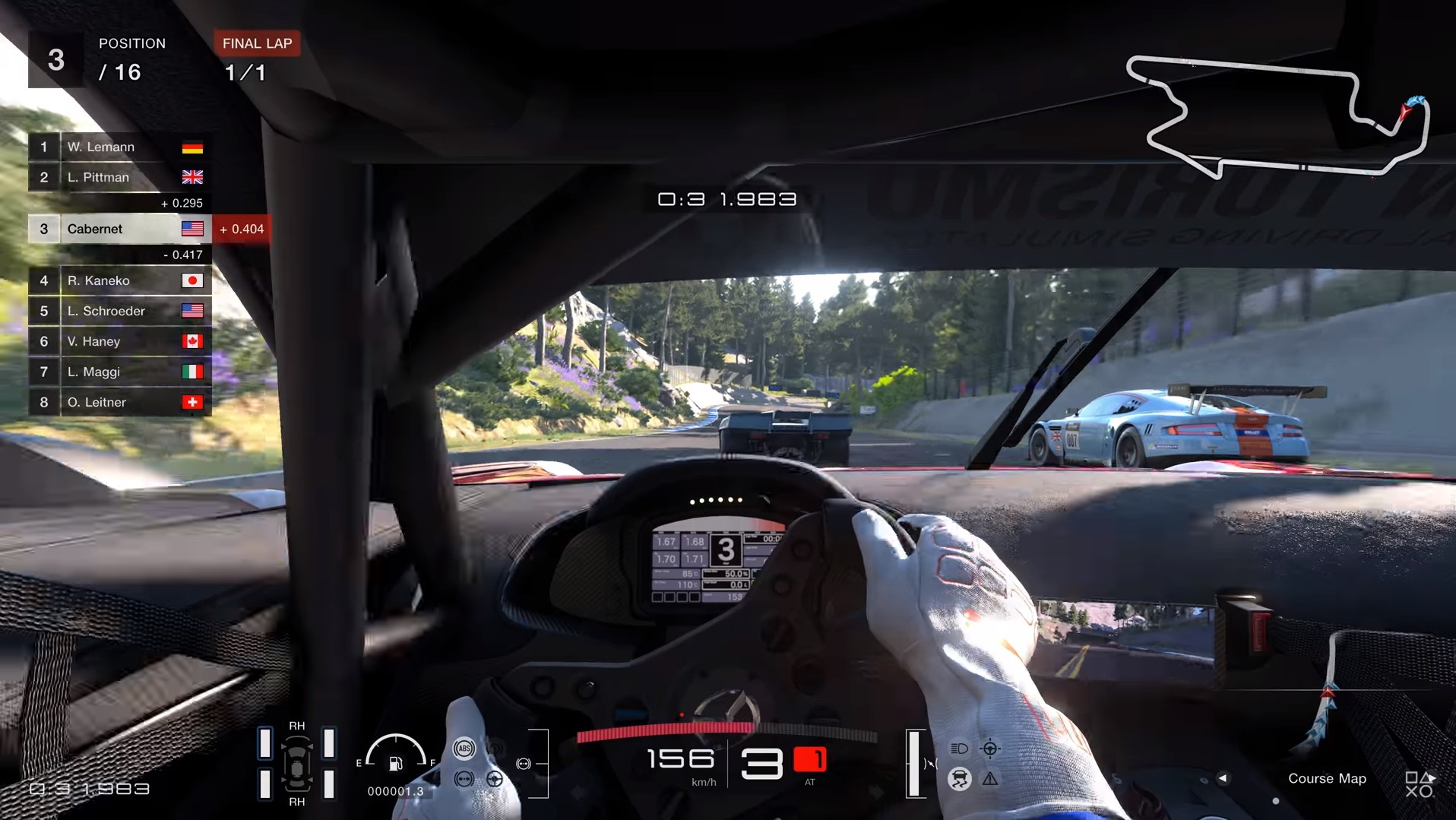Screen dimensions: 1456x820
Task: Click the left arrow beside Course Map
Action: tap(1223, 778)
